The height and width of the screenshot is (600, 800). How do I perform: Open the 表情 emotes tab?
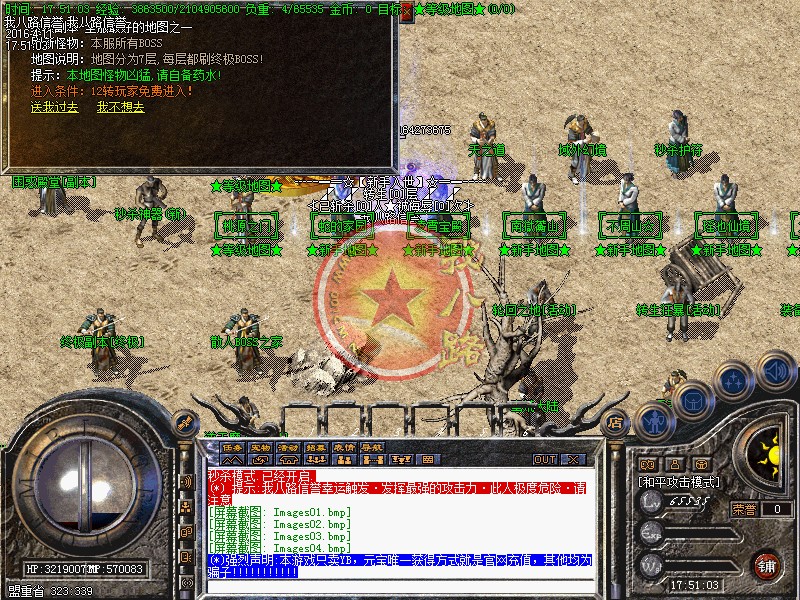[x=345, y=446]
